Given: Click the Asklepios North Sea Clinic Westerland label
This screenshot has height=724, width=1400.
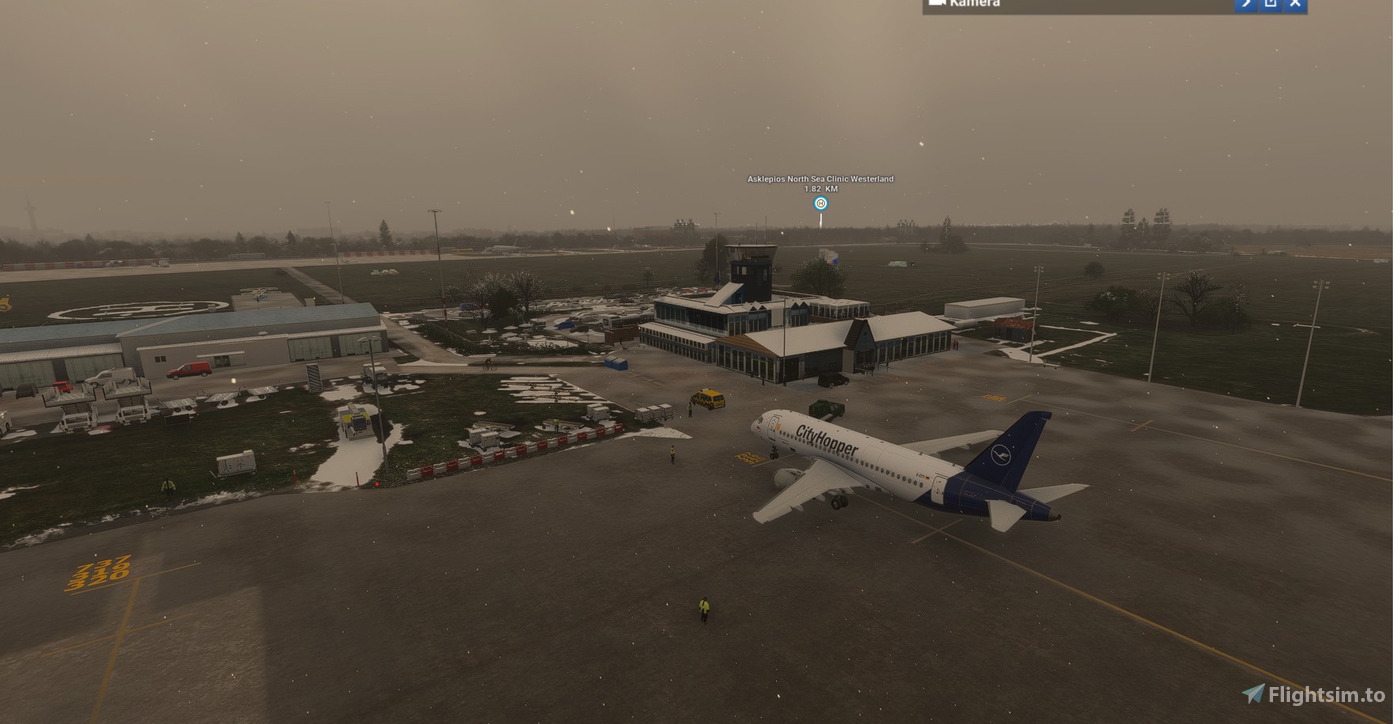Looking at the screenshot, I should click(x=820, y=178).
